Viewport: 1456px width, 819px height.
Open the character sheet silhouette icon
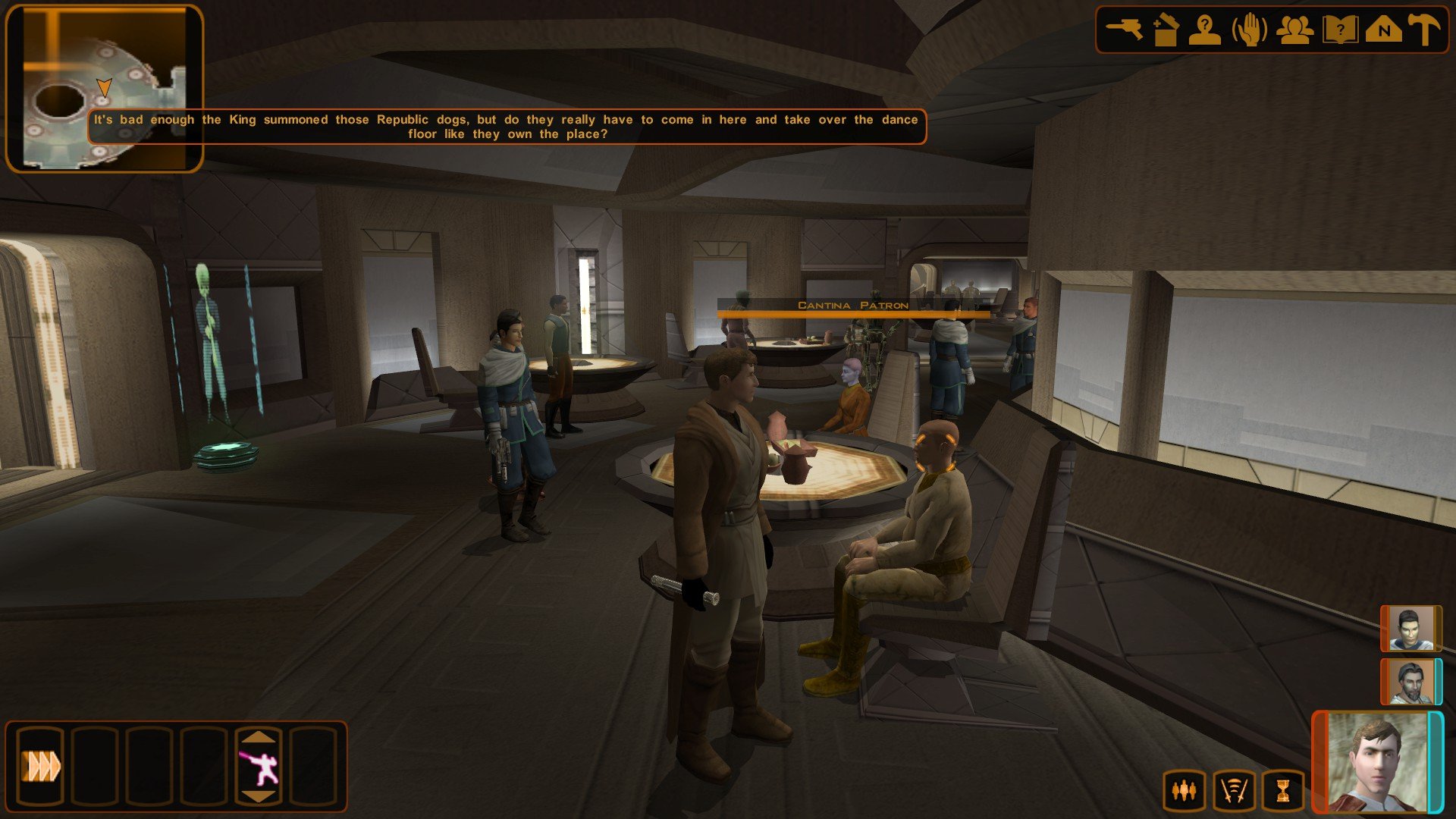tap(1204, 31)
